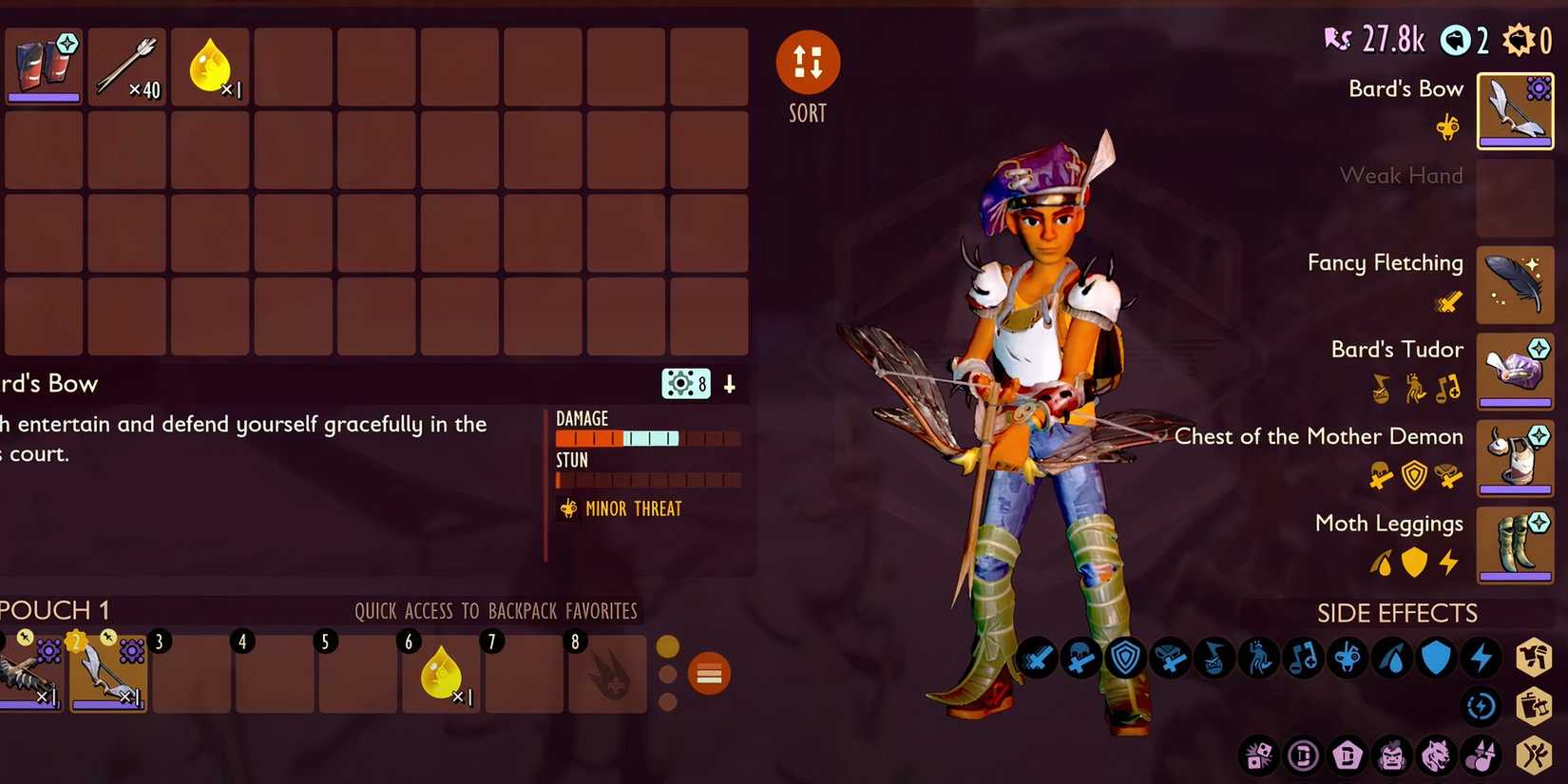
Task: Toggle the yellow pouch dot
Action: (668, 645)
